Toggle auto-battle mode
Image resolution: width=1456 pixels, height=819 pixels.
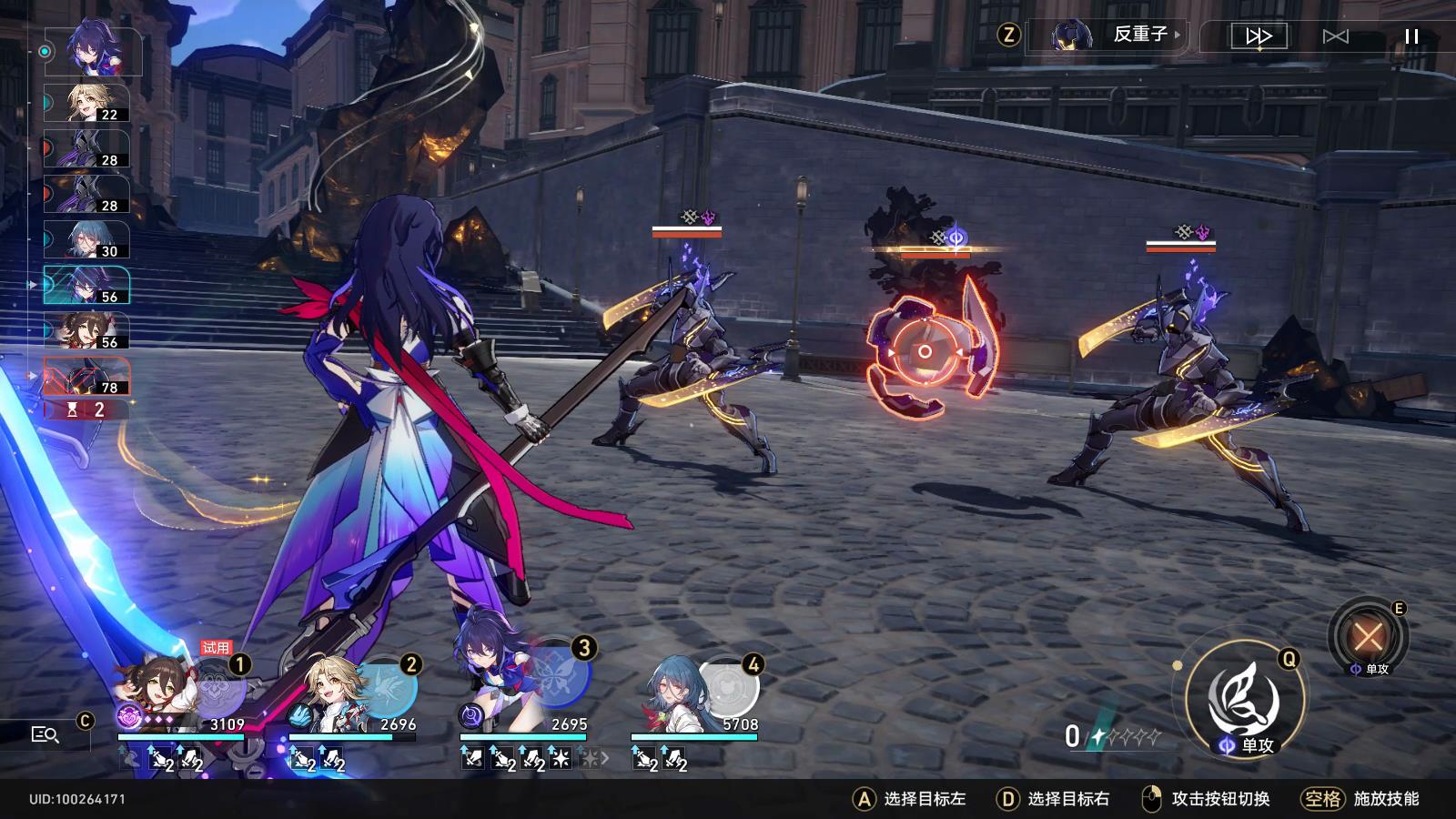(x=1335, y=36)
